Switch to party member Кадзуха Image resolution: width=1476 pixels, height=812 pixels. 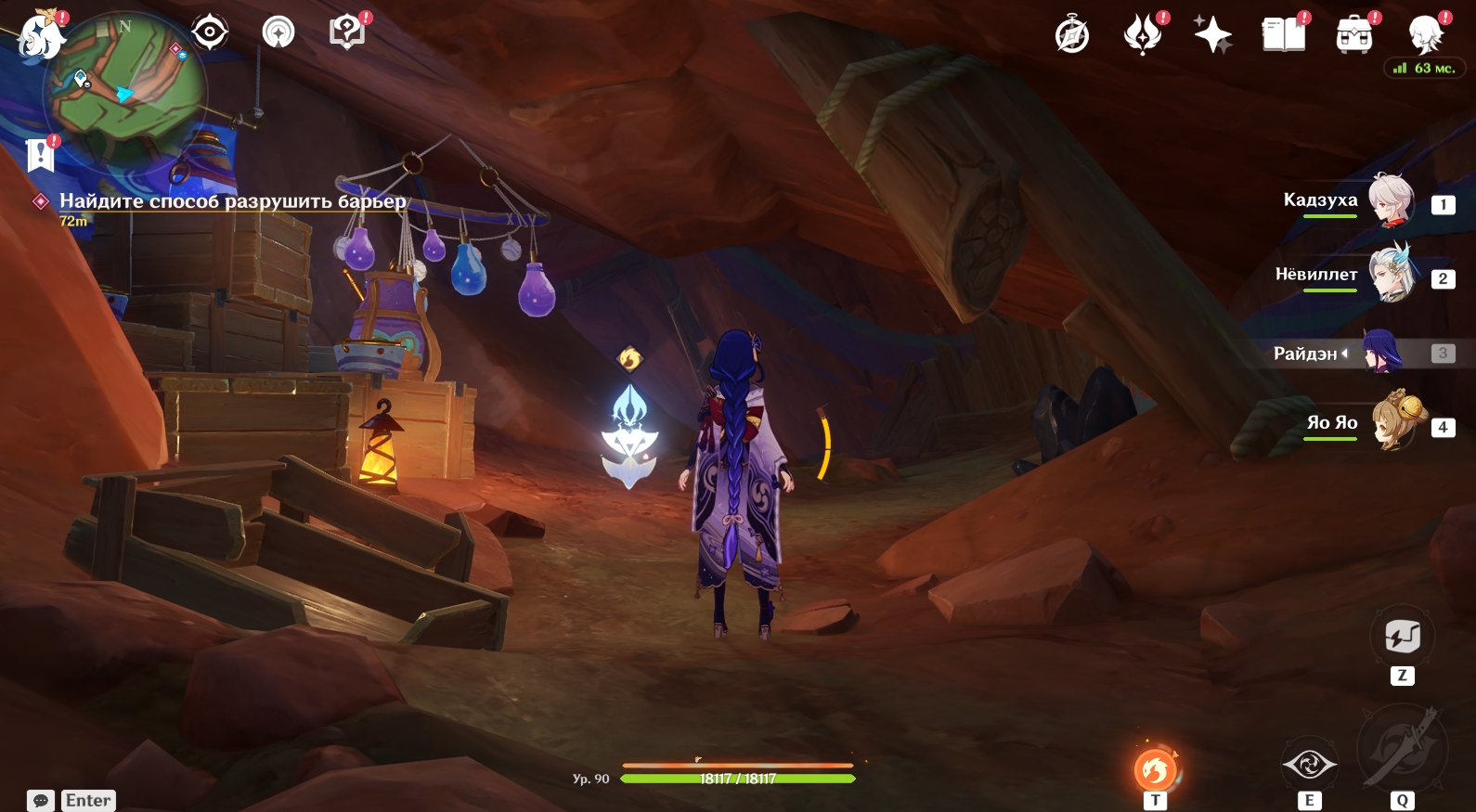coord(1391,201)
